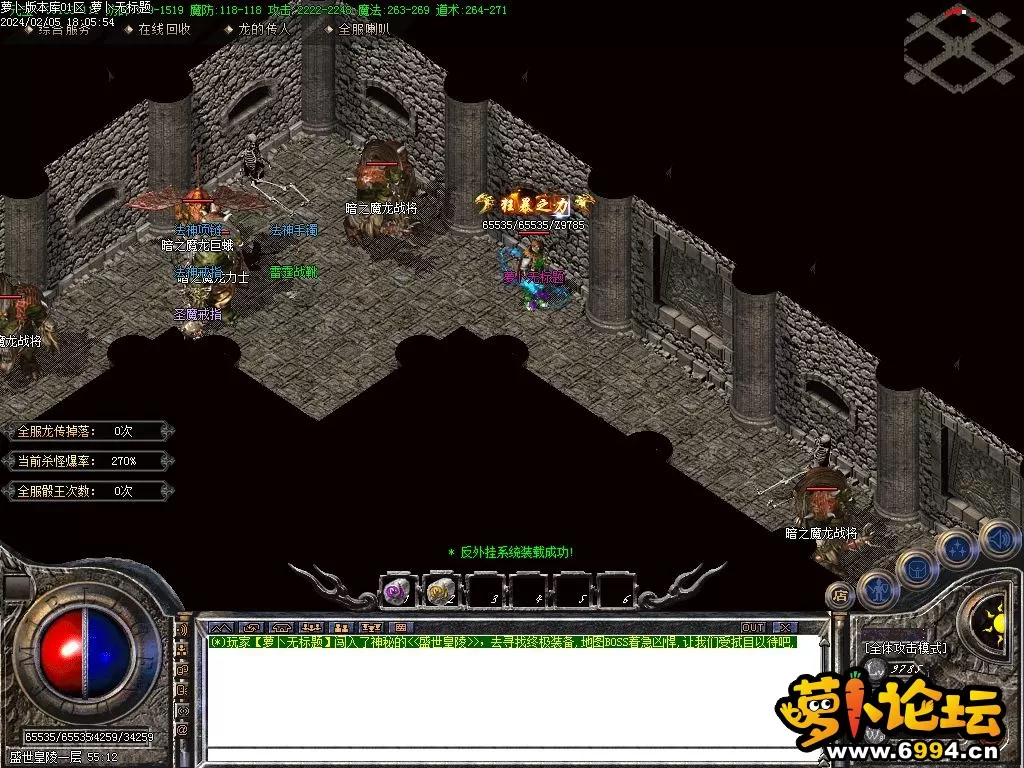Image resolution: width=1024 pixels, height=768 pixels.
Task: Open the character equipment panel icon
Action: (877, 588)
